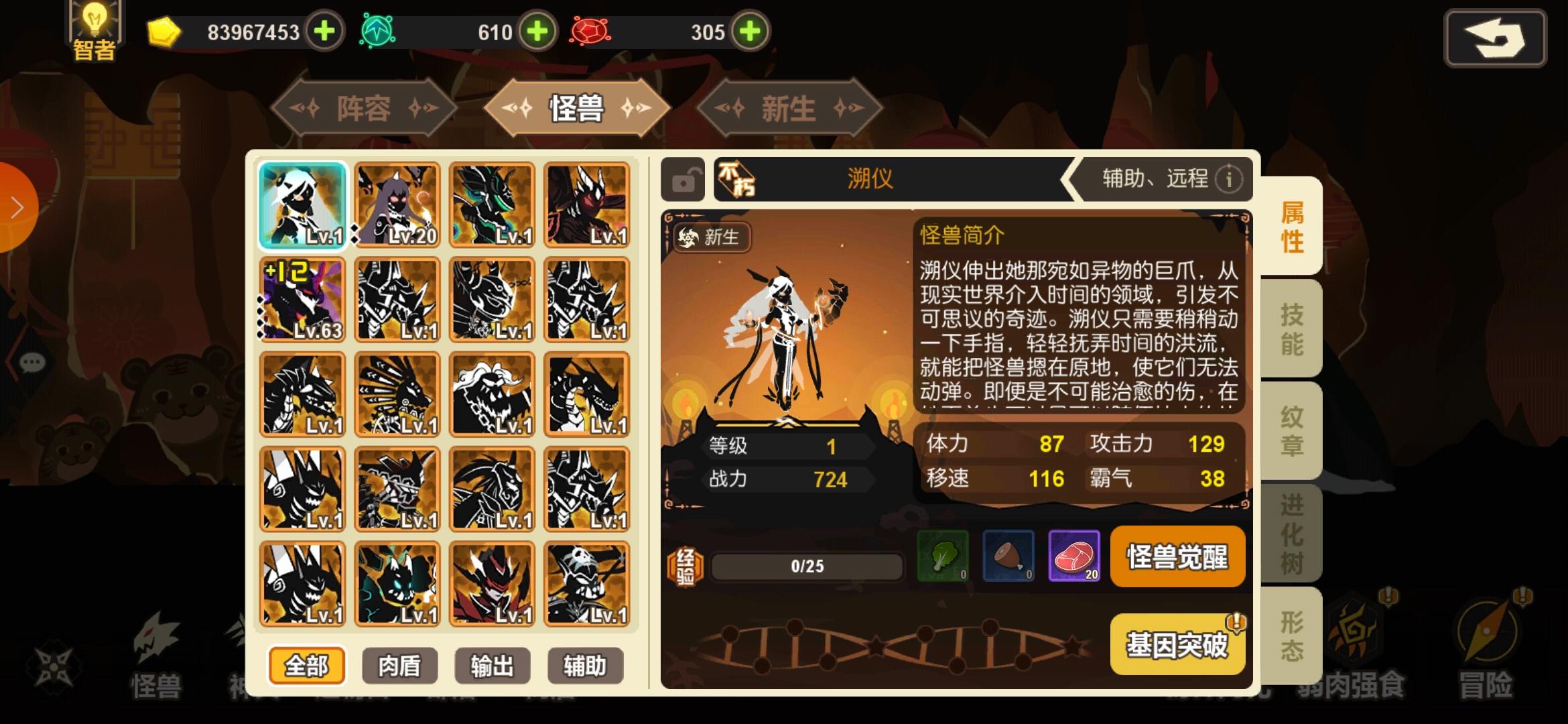Open the 智者 lamp icon top left
Image resolution: width=1568 pixels, height=724 pixels.
point(94,28)
